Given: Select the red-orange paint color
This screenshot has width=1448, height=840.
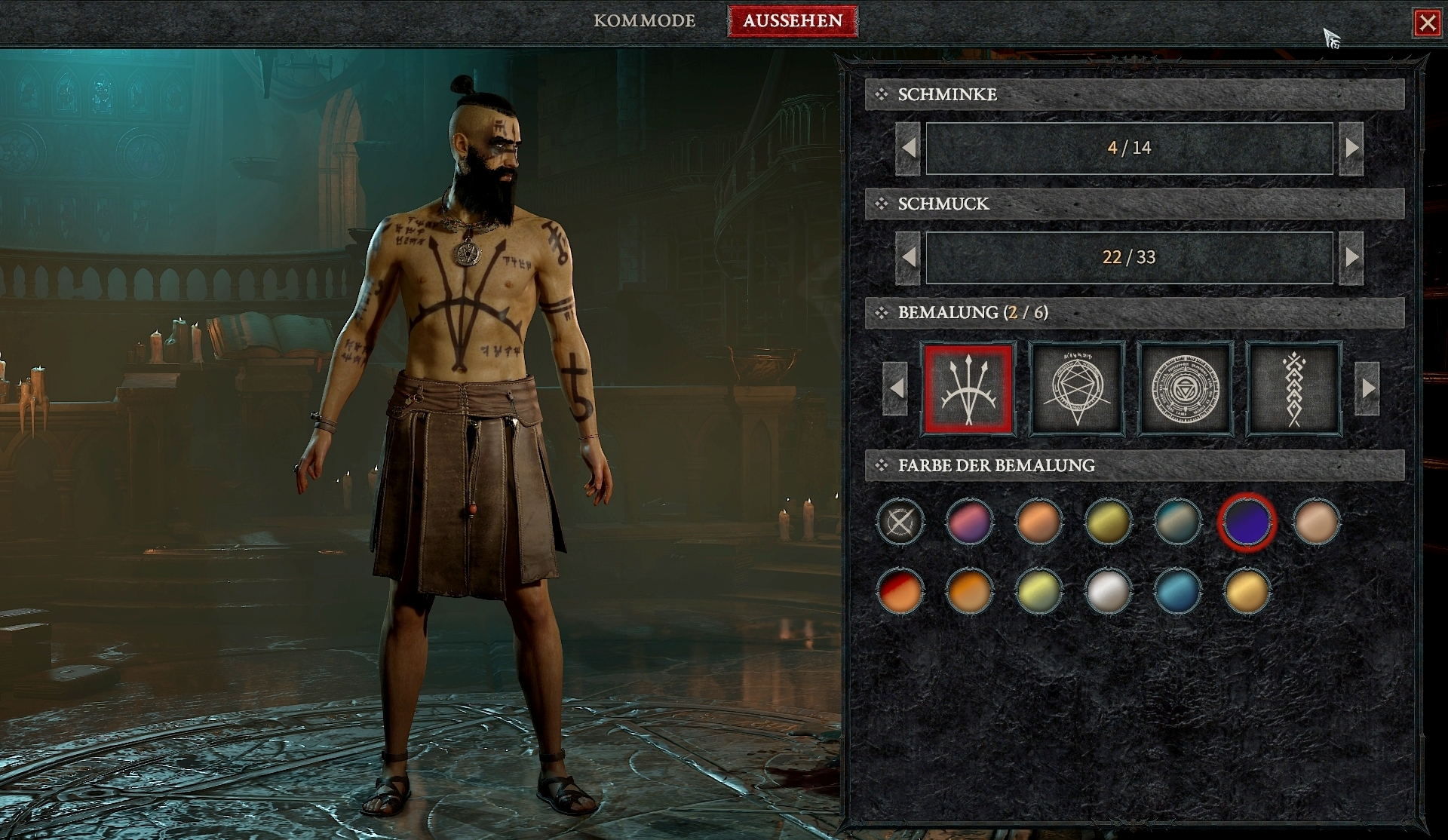Looking at the screenshot, I should 902,590.
